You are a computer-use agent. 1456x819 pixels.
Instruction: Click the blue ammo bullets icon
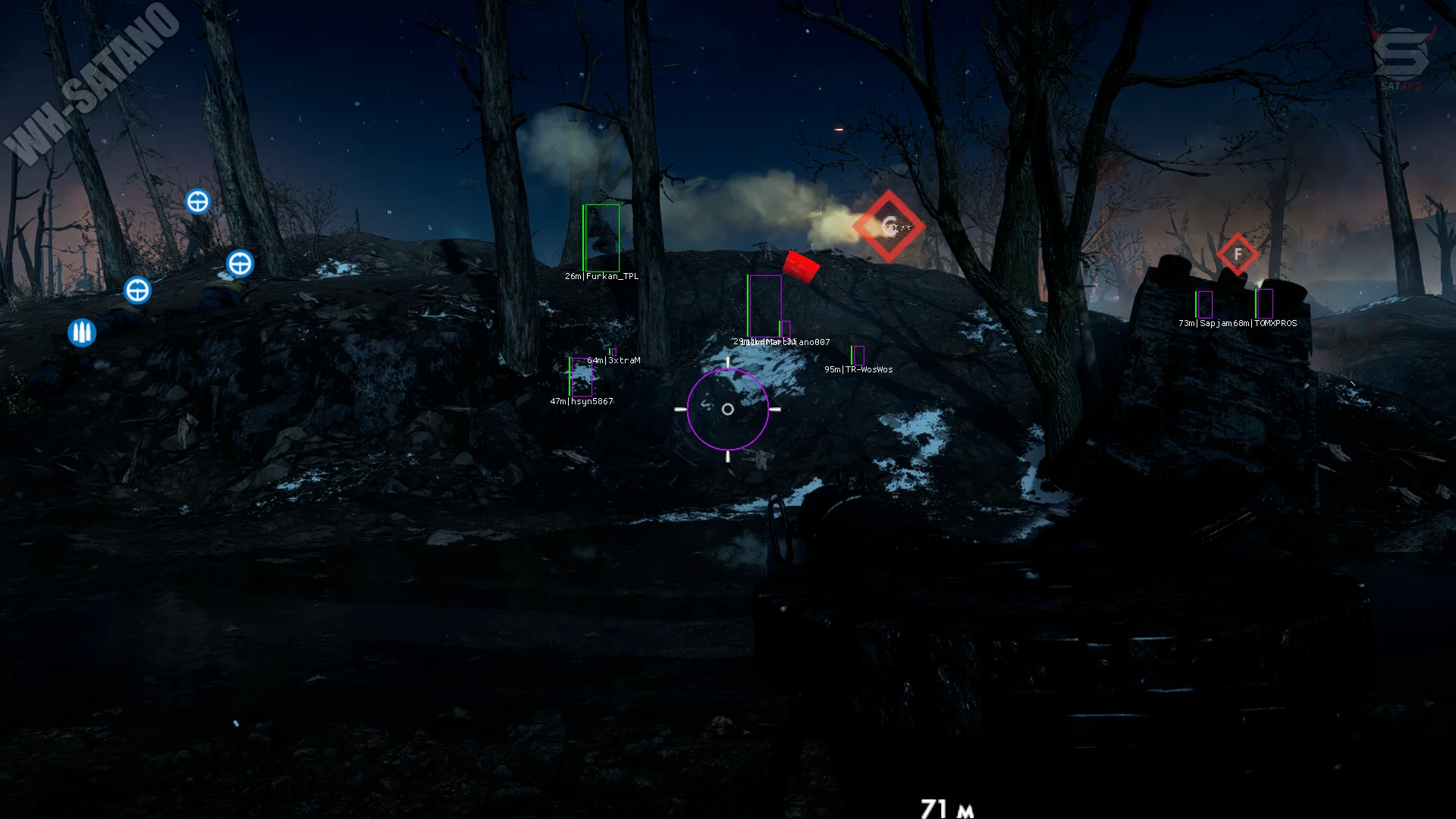(82, 332)
